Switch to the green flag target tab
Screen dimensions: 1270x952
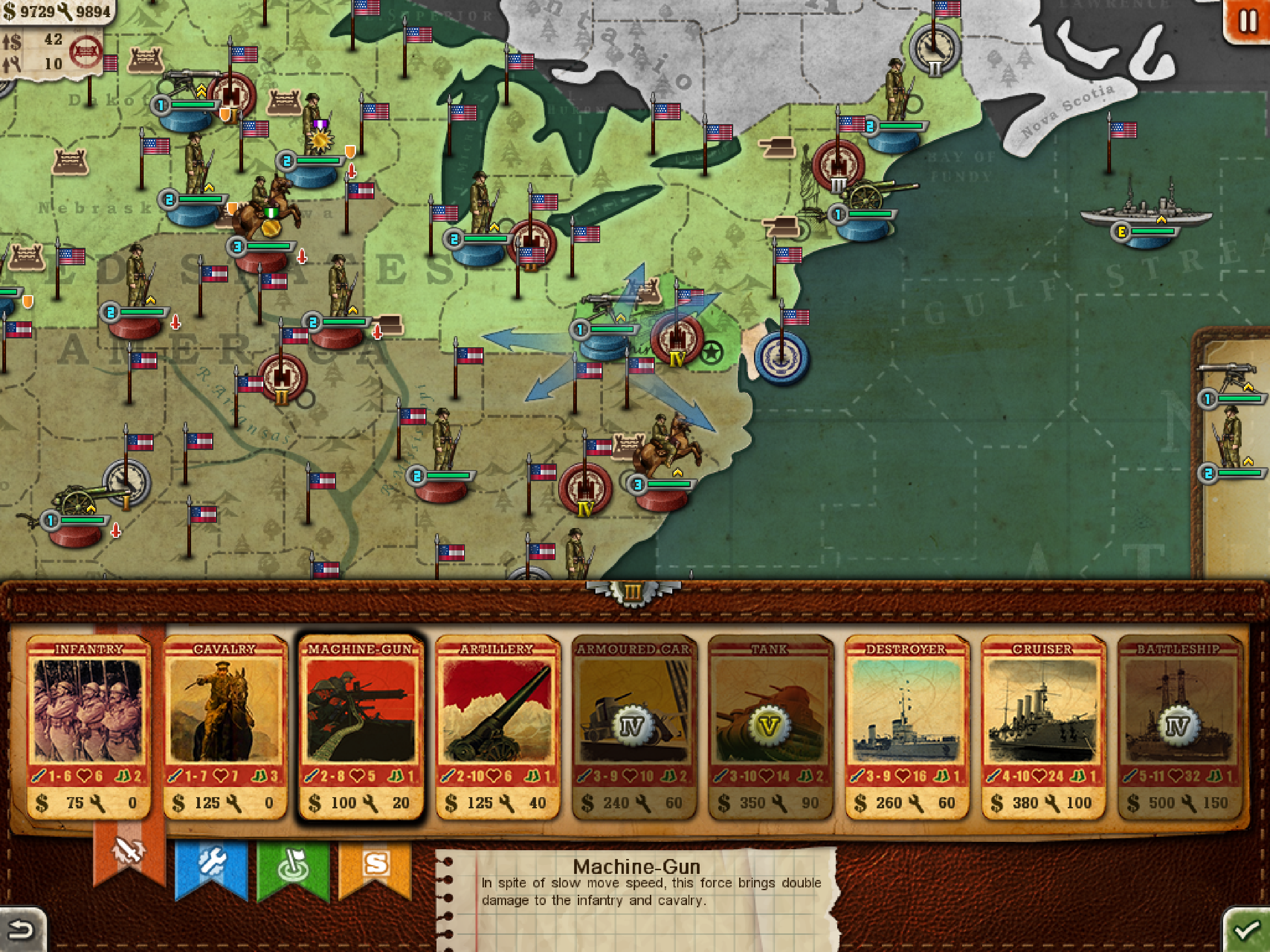[x=293, y=866]
